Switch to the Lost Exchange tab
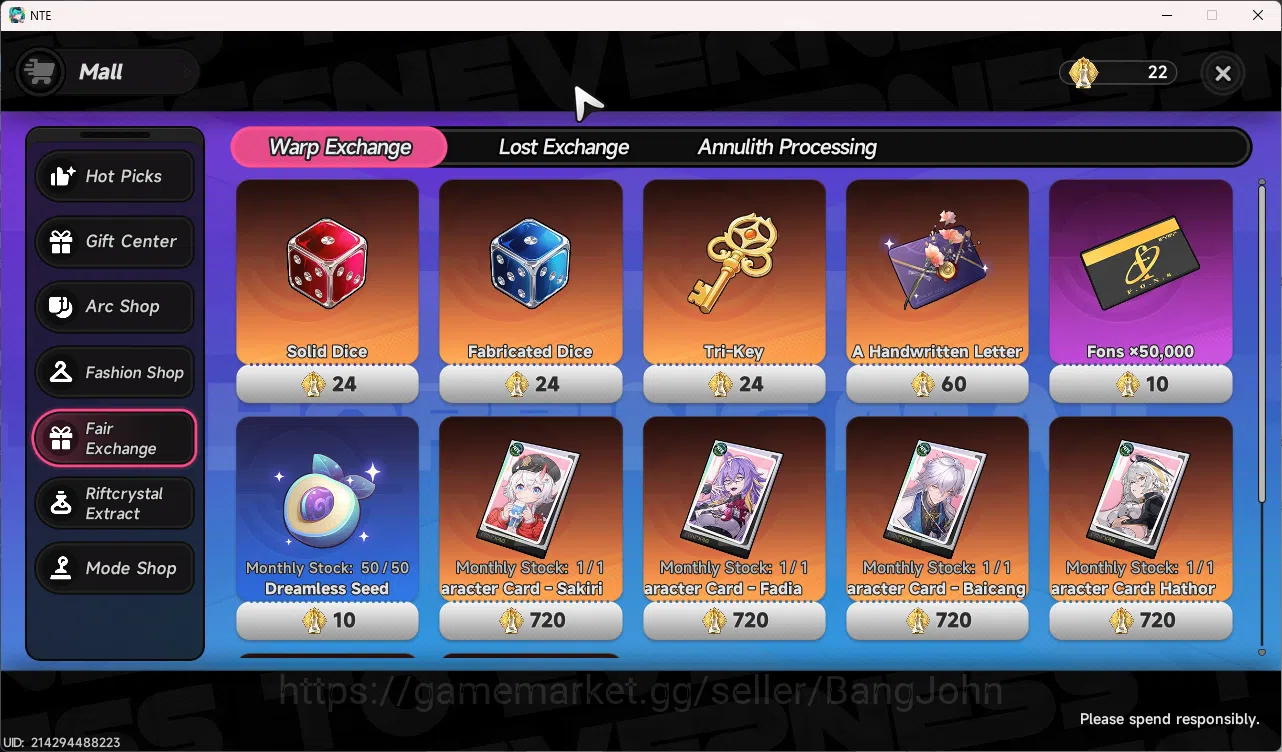 pyautogui.click(x=564, y=146)
